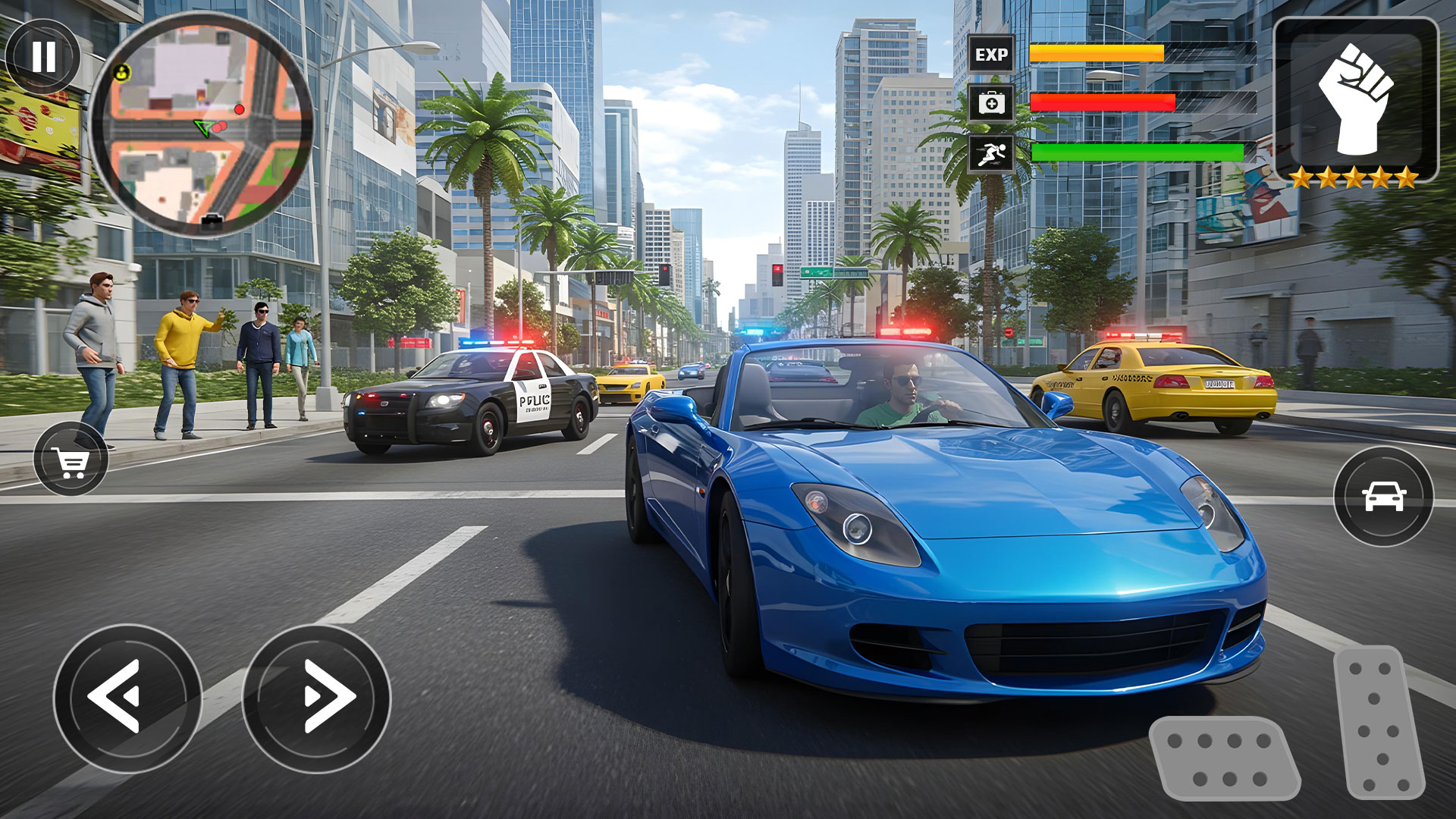
Task: Tap the green stamina bar
Action: coord(1137,150)
